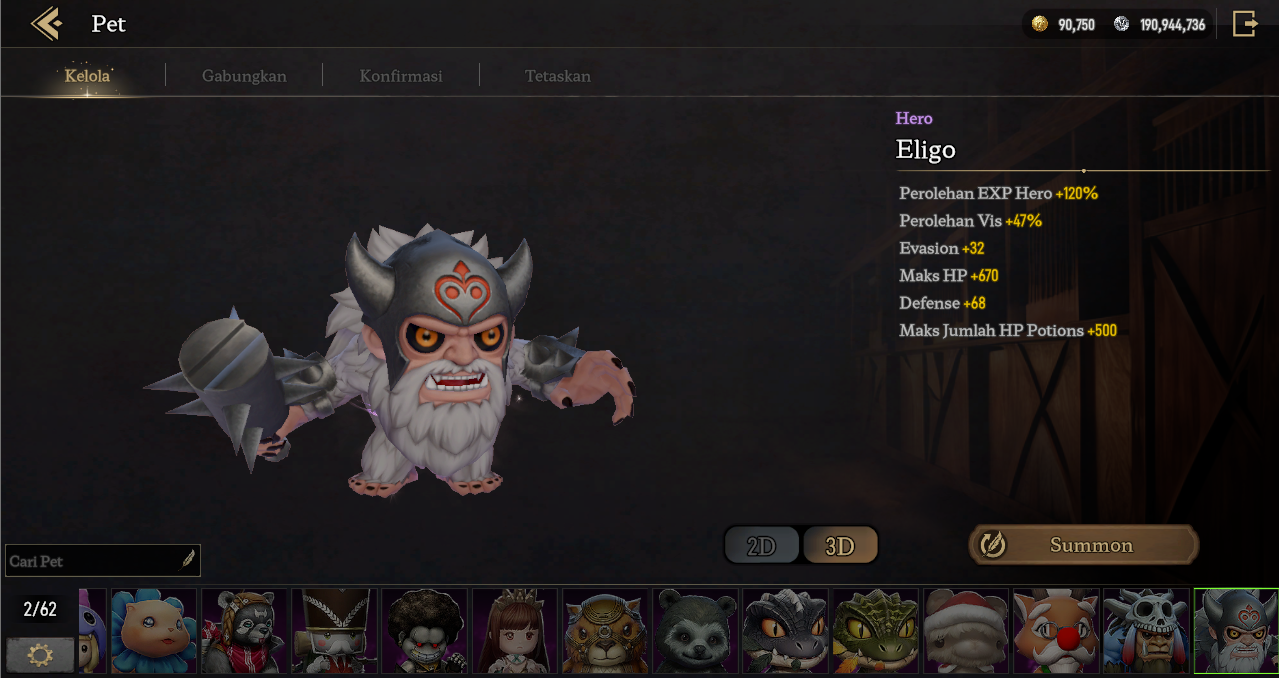Show the Tetaskan tab
Screen dimensions: 1279x678
(x=557, y=76)
